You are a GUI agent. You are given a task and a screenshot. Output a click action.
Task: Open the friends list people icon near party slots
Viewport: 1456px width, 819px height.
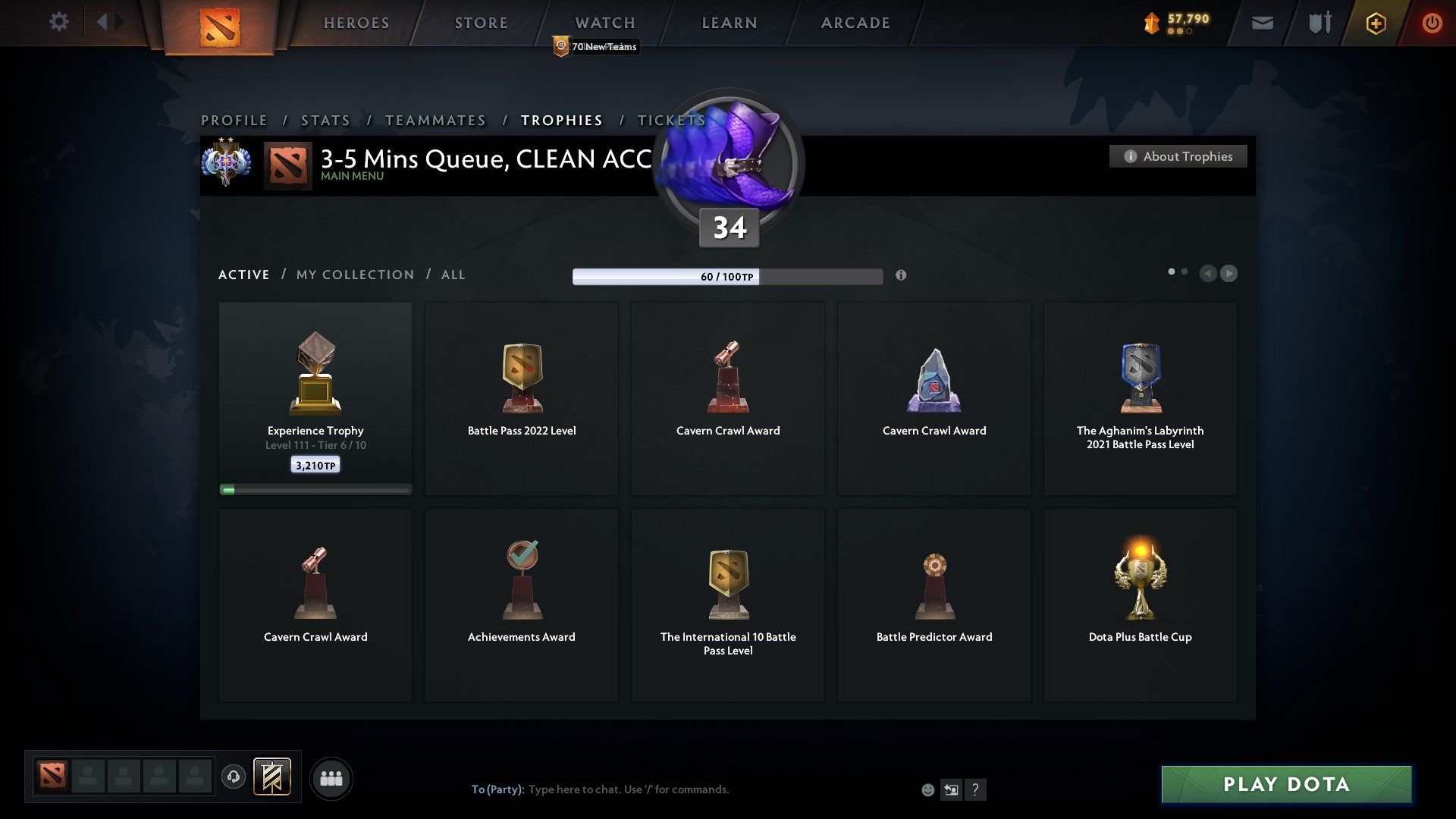[x=331, y=777]
